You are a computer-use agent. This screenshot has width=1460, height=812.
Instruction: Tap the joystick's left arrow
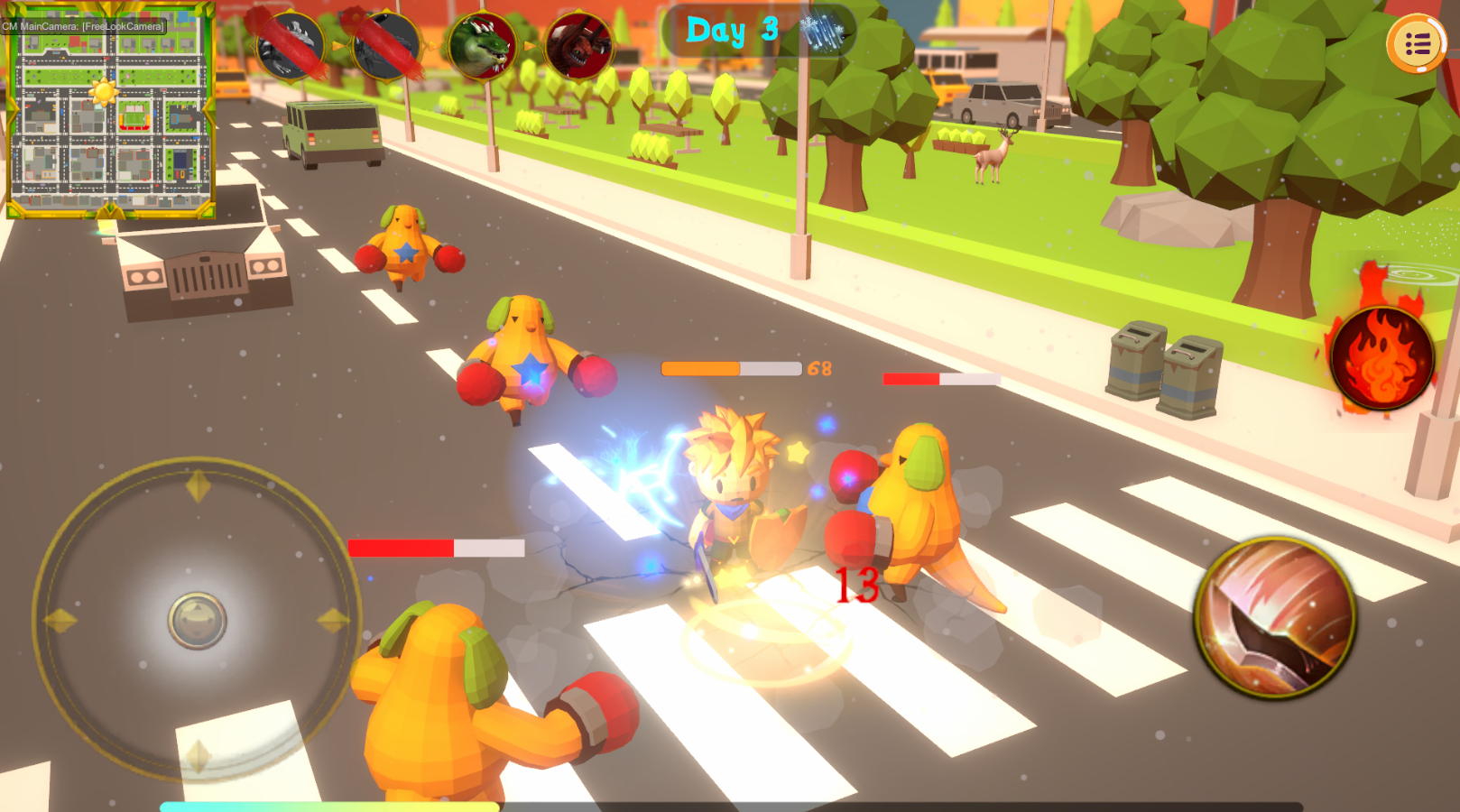pyautogui.click(x=61, y=621)
